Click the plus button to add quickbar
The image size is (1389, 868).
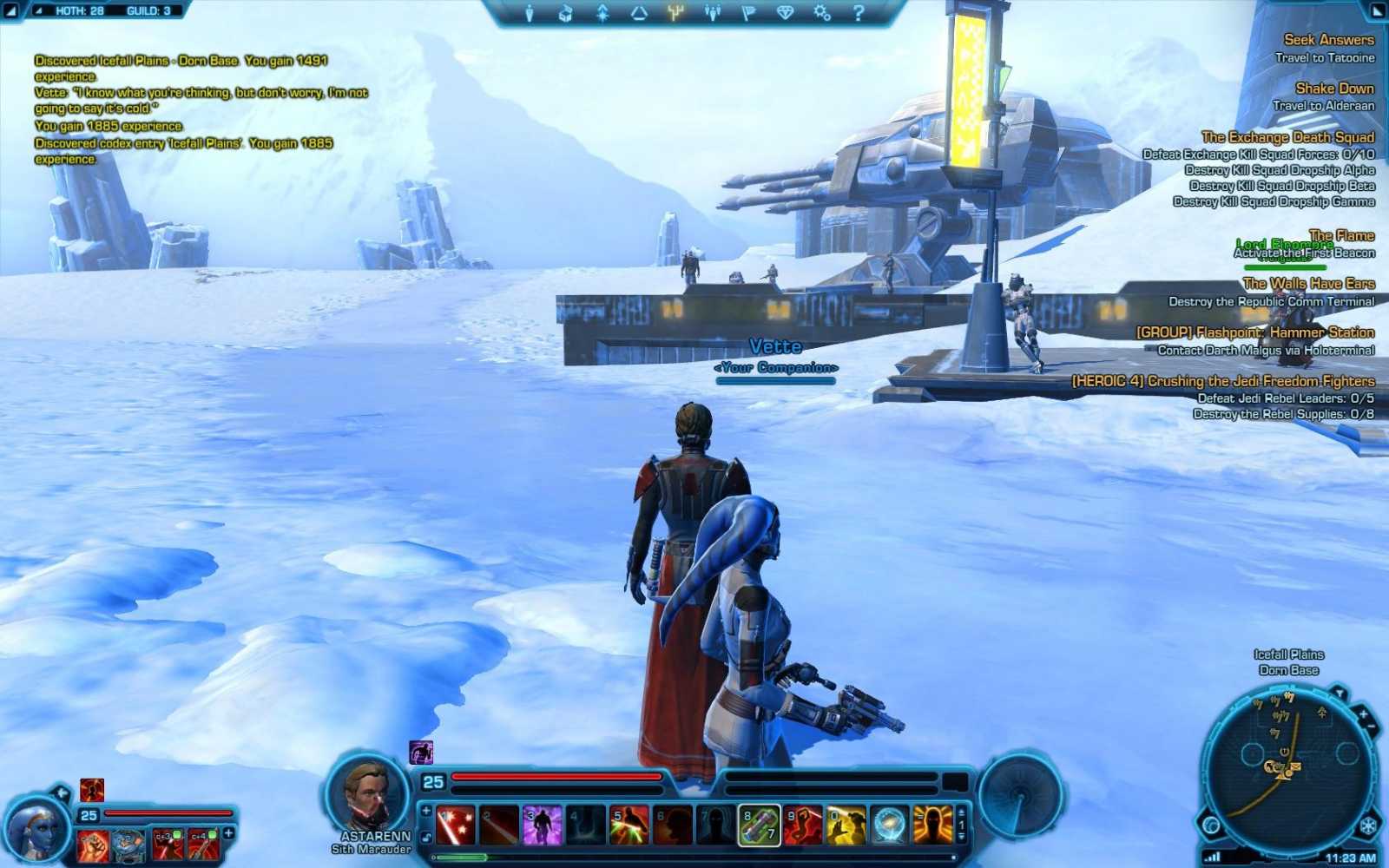[x=425, y=812]
